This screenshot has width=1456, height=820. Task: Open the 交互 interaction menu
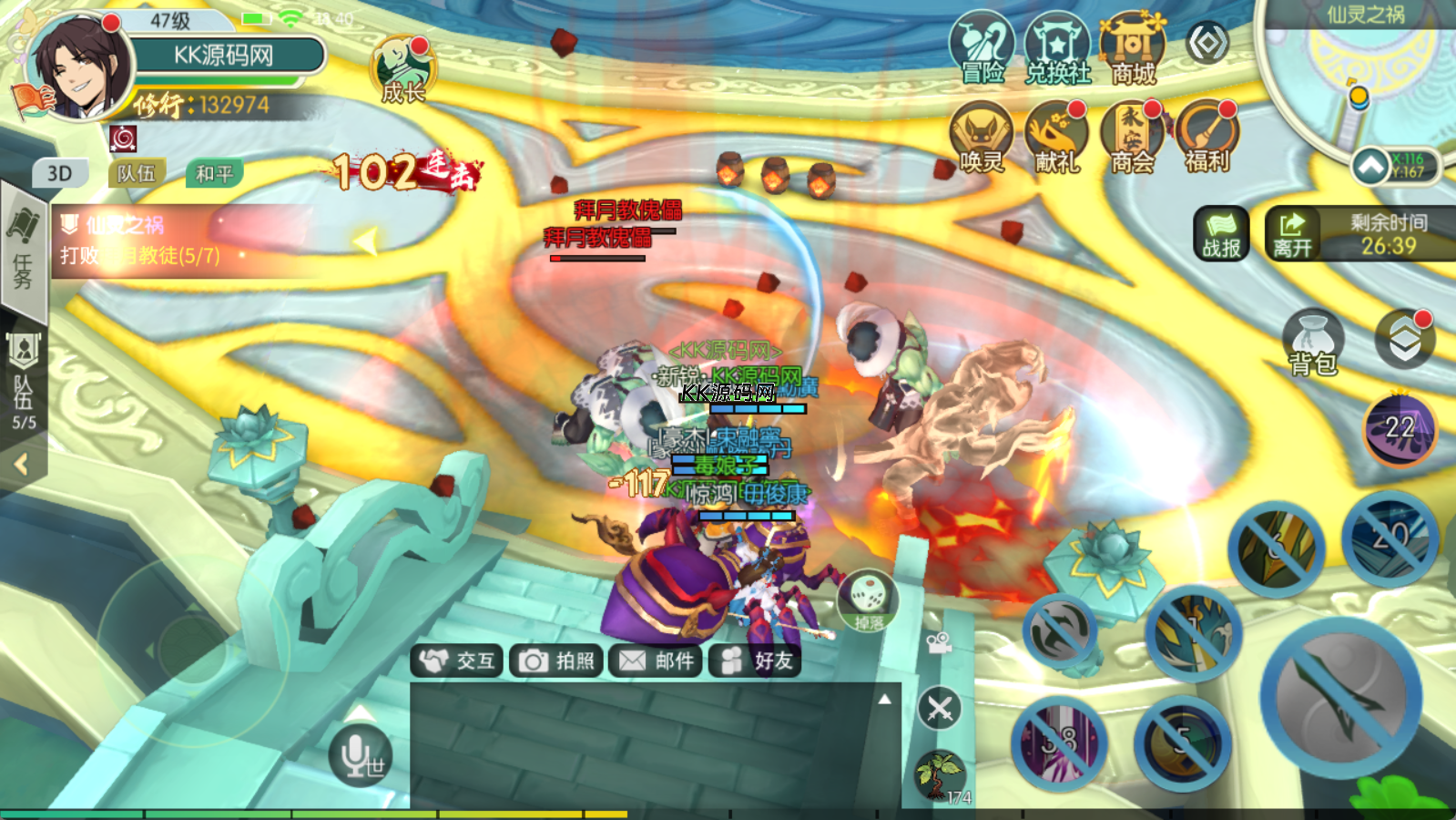coord(459,661)
